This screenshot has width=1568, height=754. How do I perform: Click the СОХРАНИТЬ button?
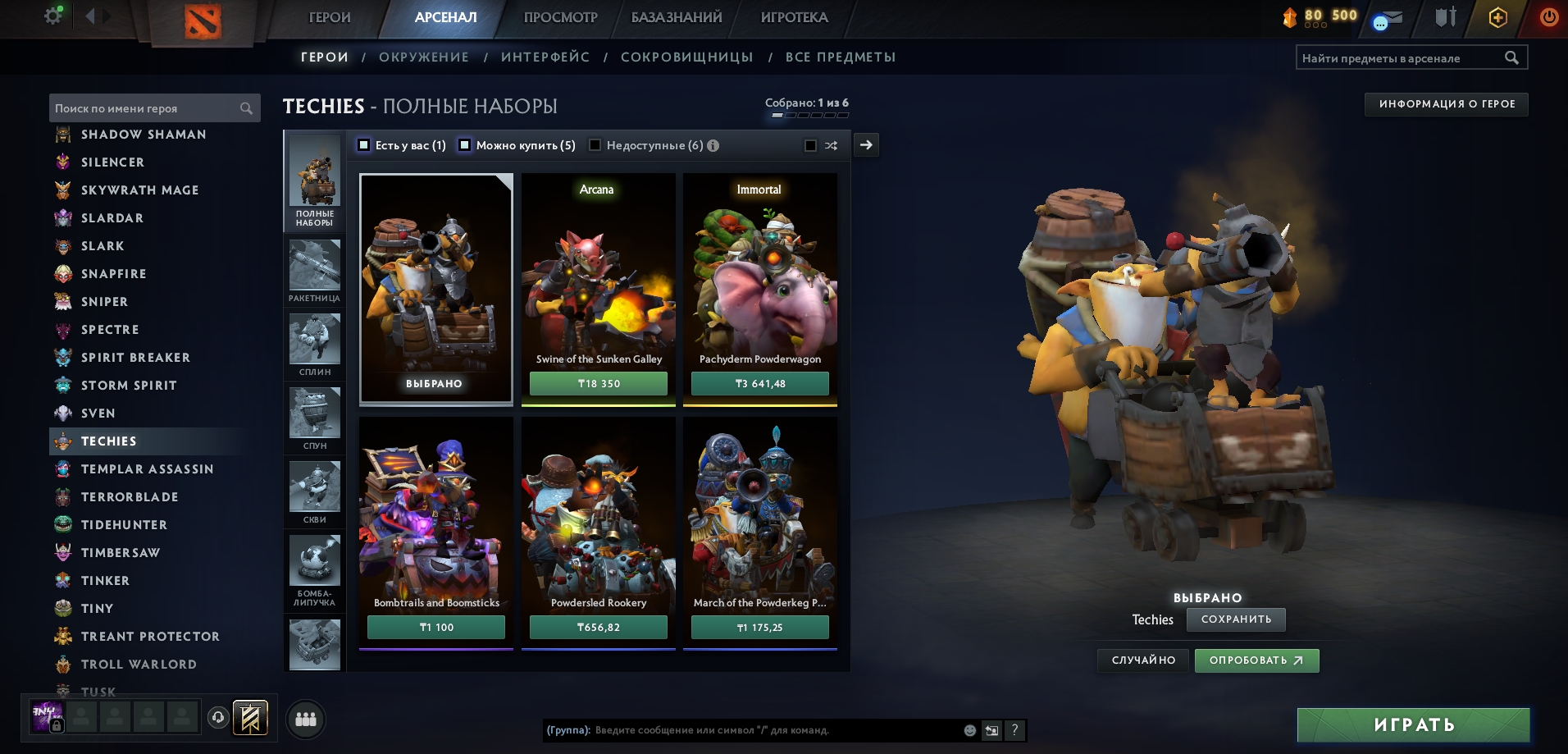[1236, 619]
